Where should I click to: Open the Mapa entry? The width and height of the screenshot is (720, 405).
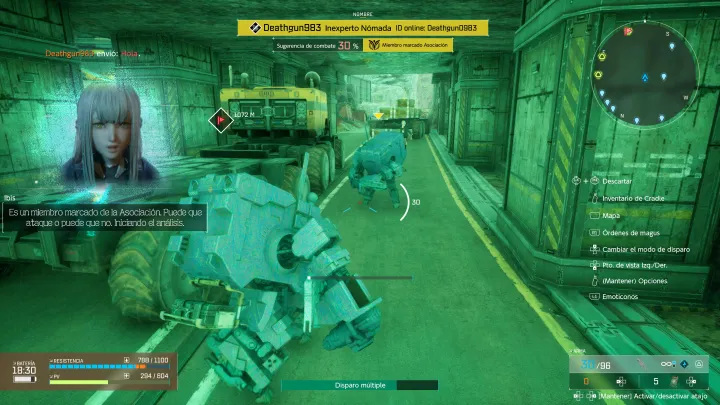[x=611, y=215]
